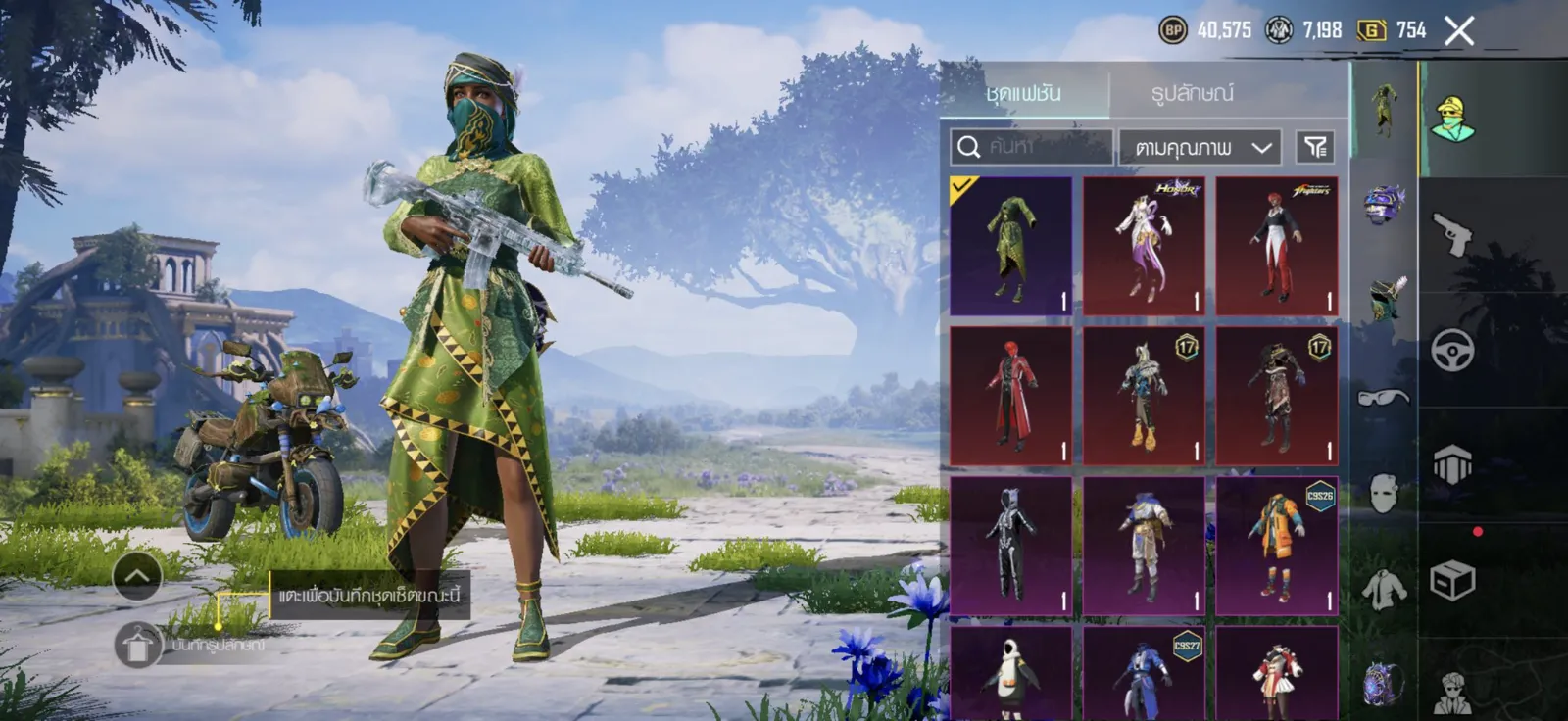Open the crate box category
Image resolution: width=1568 pixels, height=721 pixels.
click(x=1452, y=580)
